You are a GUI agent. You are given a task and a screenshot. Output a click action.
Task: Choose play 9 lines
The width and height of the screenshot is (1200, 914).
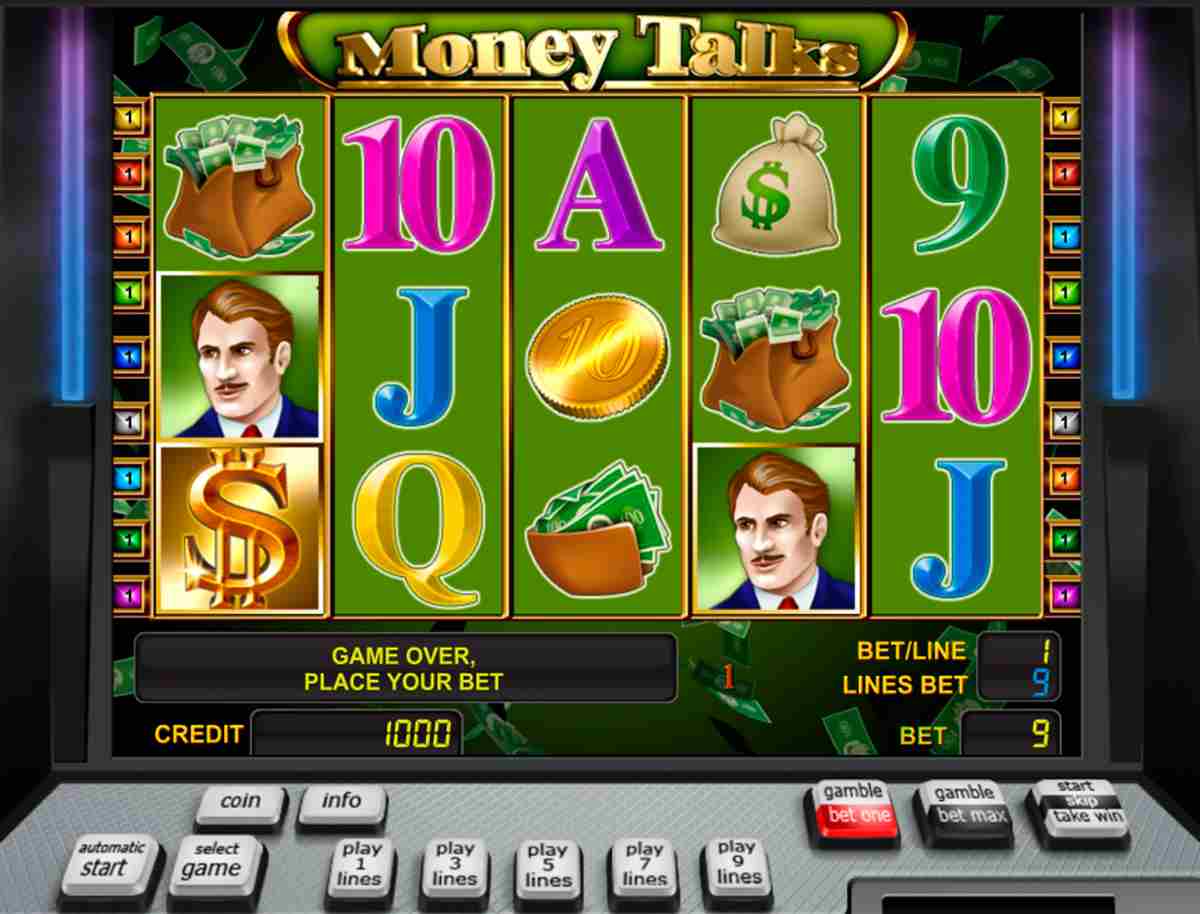[738, 862]
